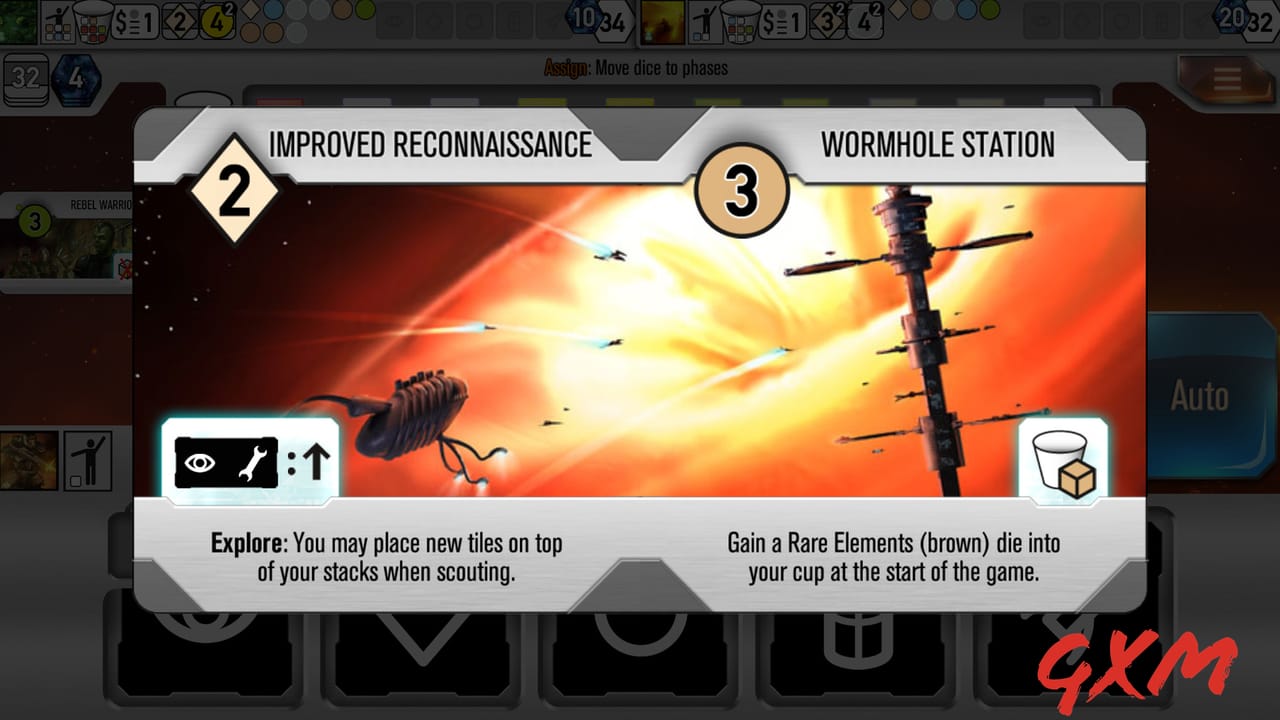Select the Explore eye-and-wrench ability icon
The height and width of the screenshot is (720, 1280).
tap(225, 460)
